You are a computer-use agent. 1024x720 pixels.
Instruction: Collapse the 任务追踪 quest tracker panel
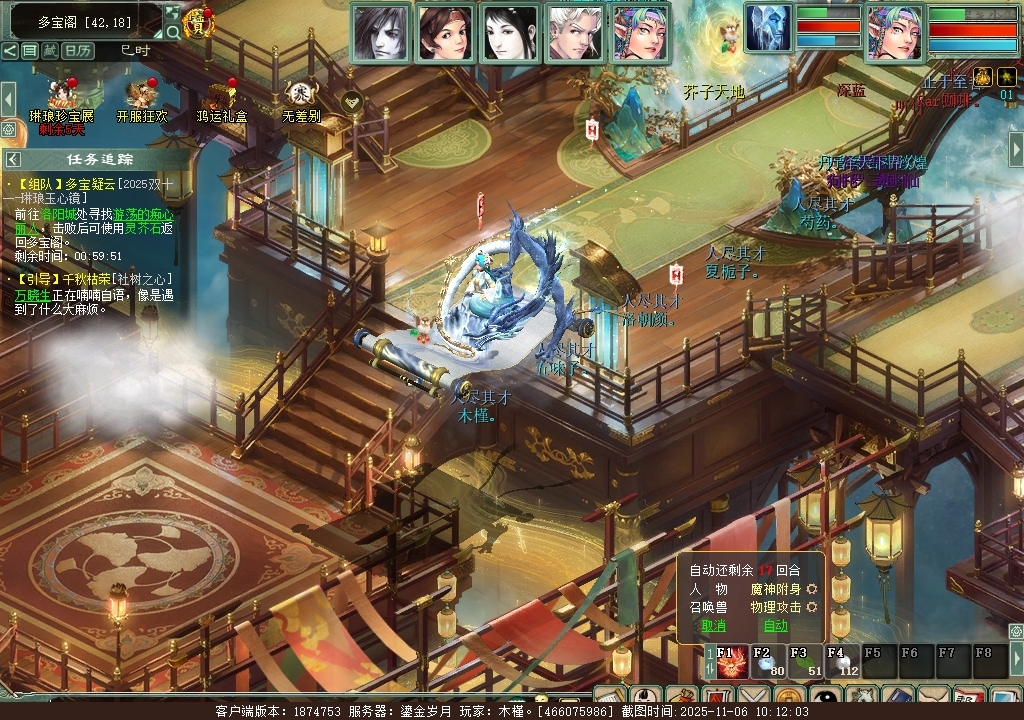click(13, 159)
